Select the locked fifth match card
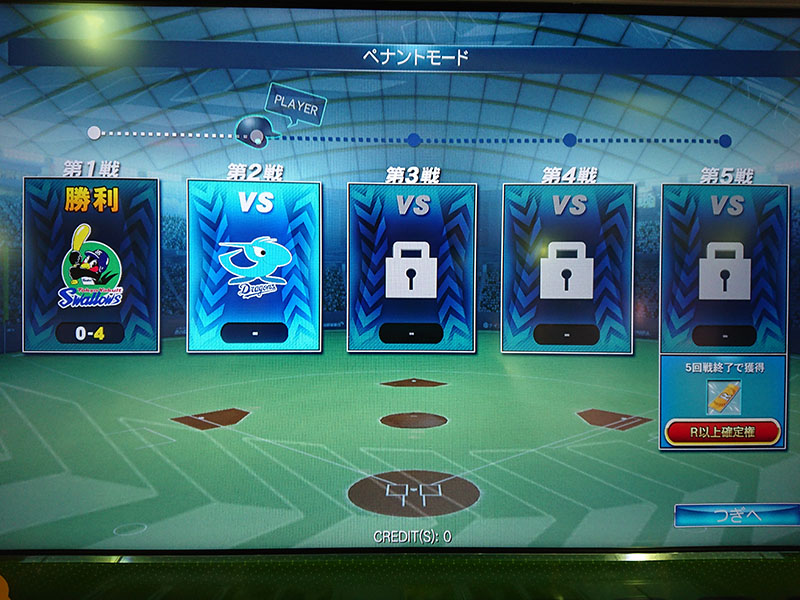 pos(722,267)
